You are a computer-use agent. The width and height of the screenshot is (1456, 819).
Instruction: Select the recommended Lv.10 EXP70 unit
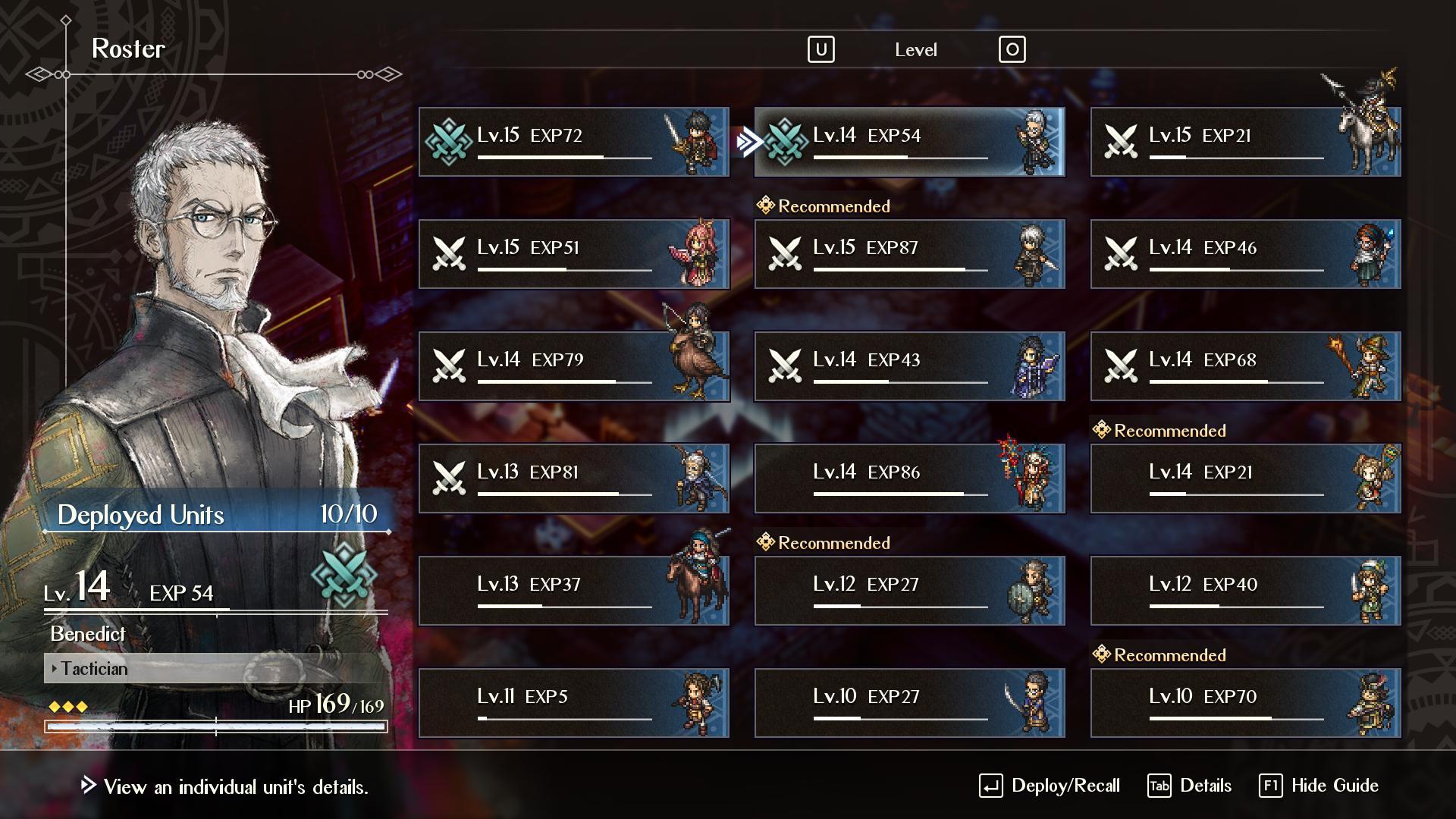(x=1245, y=703)
